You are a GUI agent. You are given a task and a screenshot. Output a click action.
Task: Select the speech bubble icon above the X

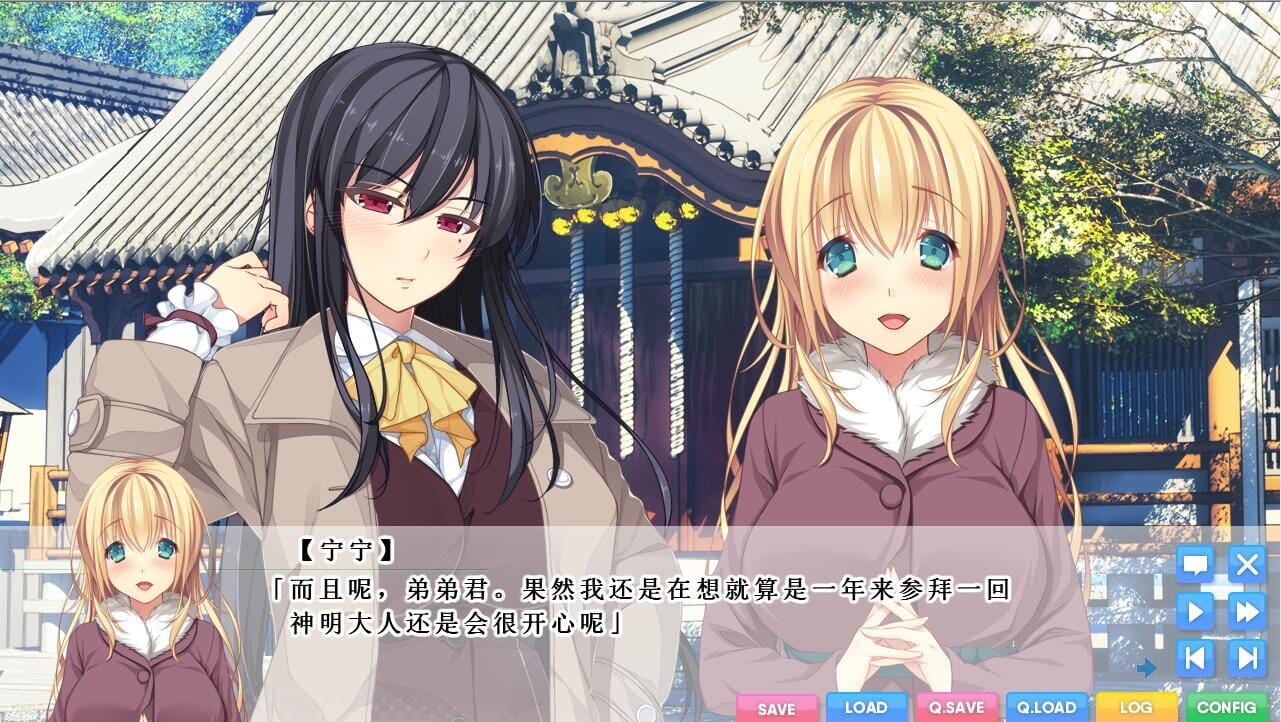pos(1198,566)
